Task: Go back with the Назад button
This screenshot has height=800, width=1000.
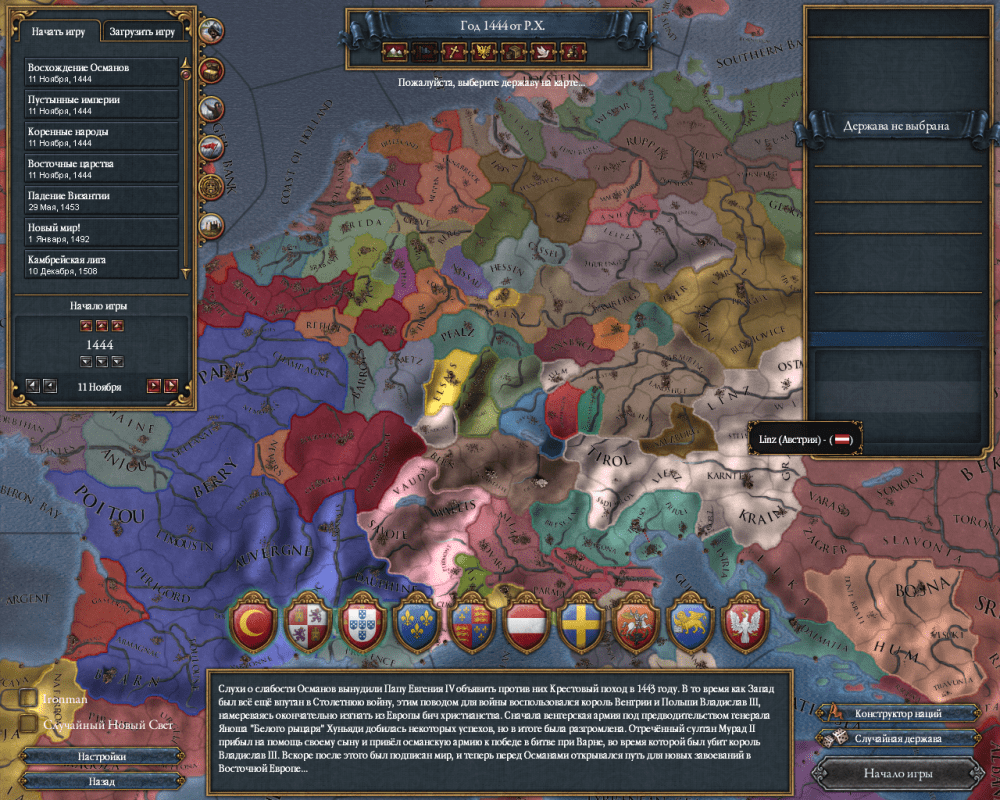Action: [102, 779]
